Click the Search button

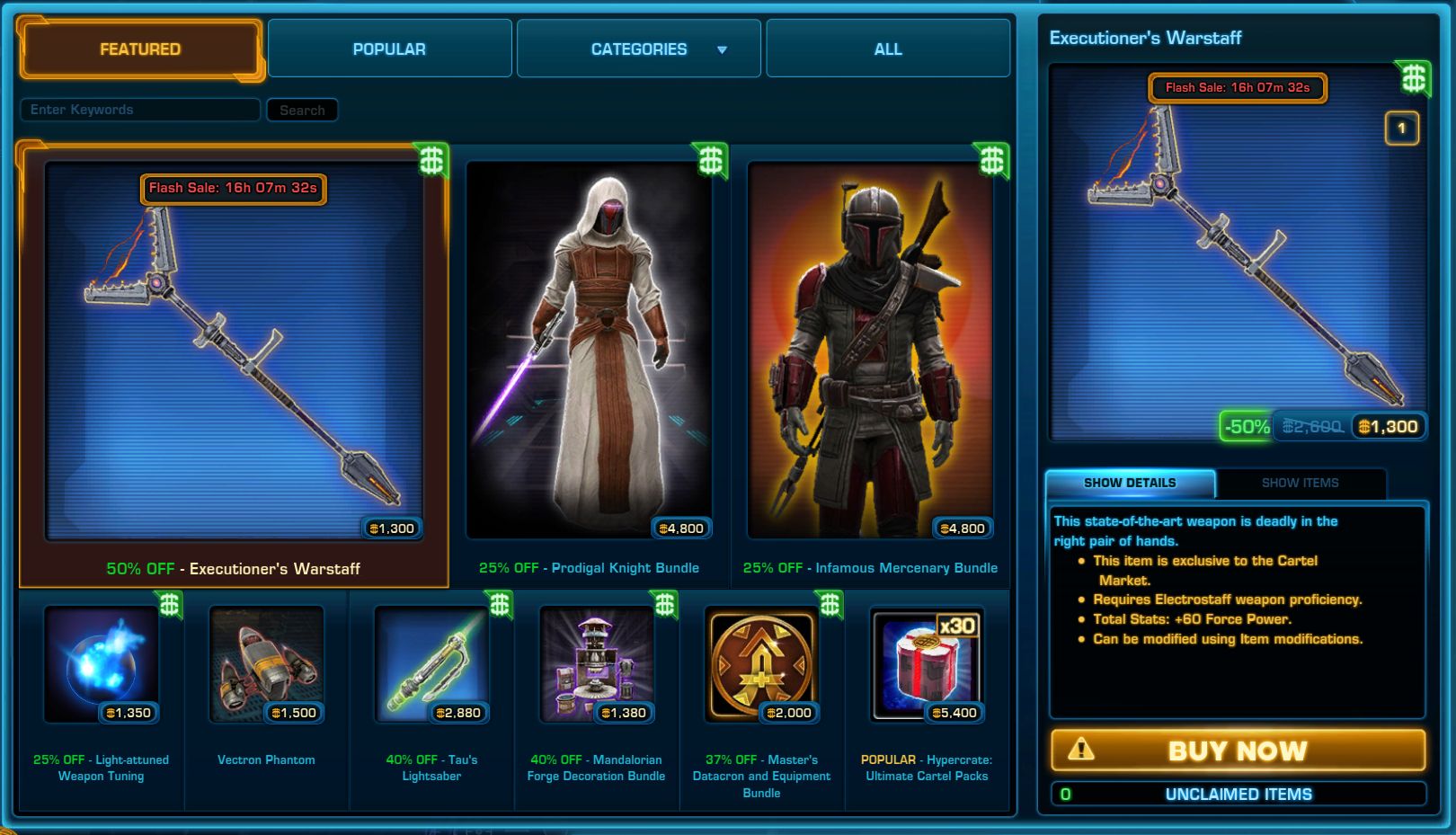pyautogui.click(x=302, y=111)
